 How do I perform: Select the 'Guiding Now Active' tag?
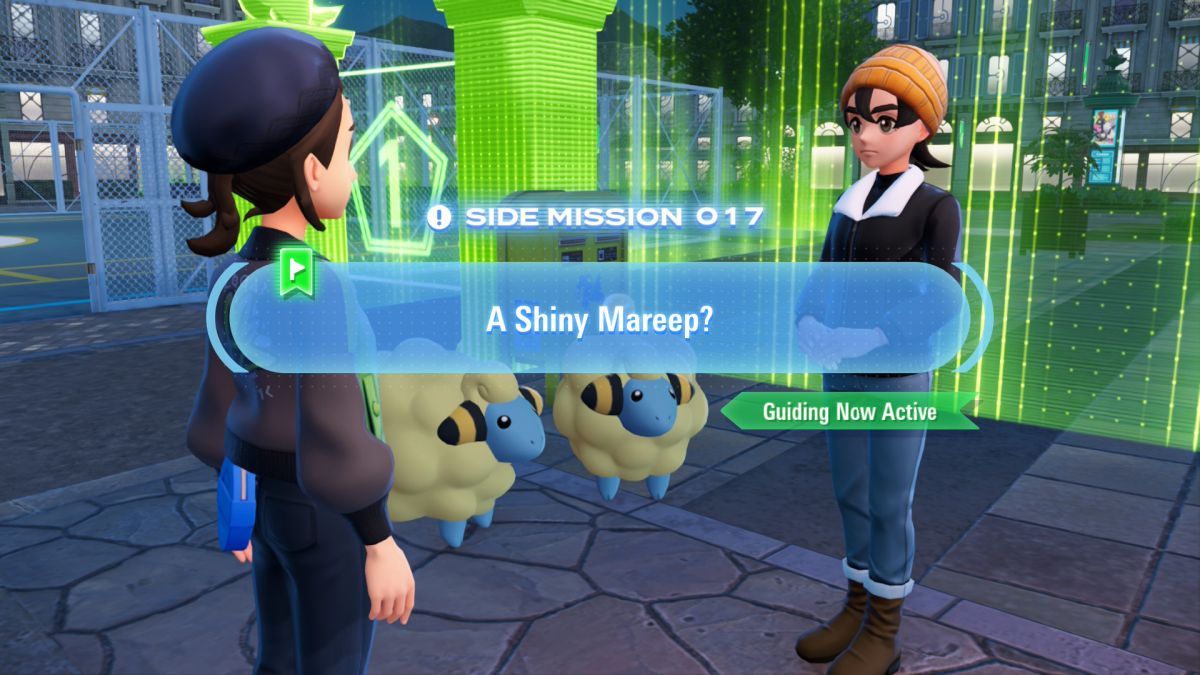[x=849, y=411]
